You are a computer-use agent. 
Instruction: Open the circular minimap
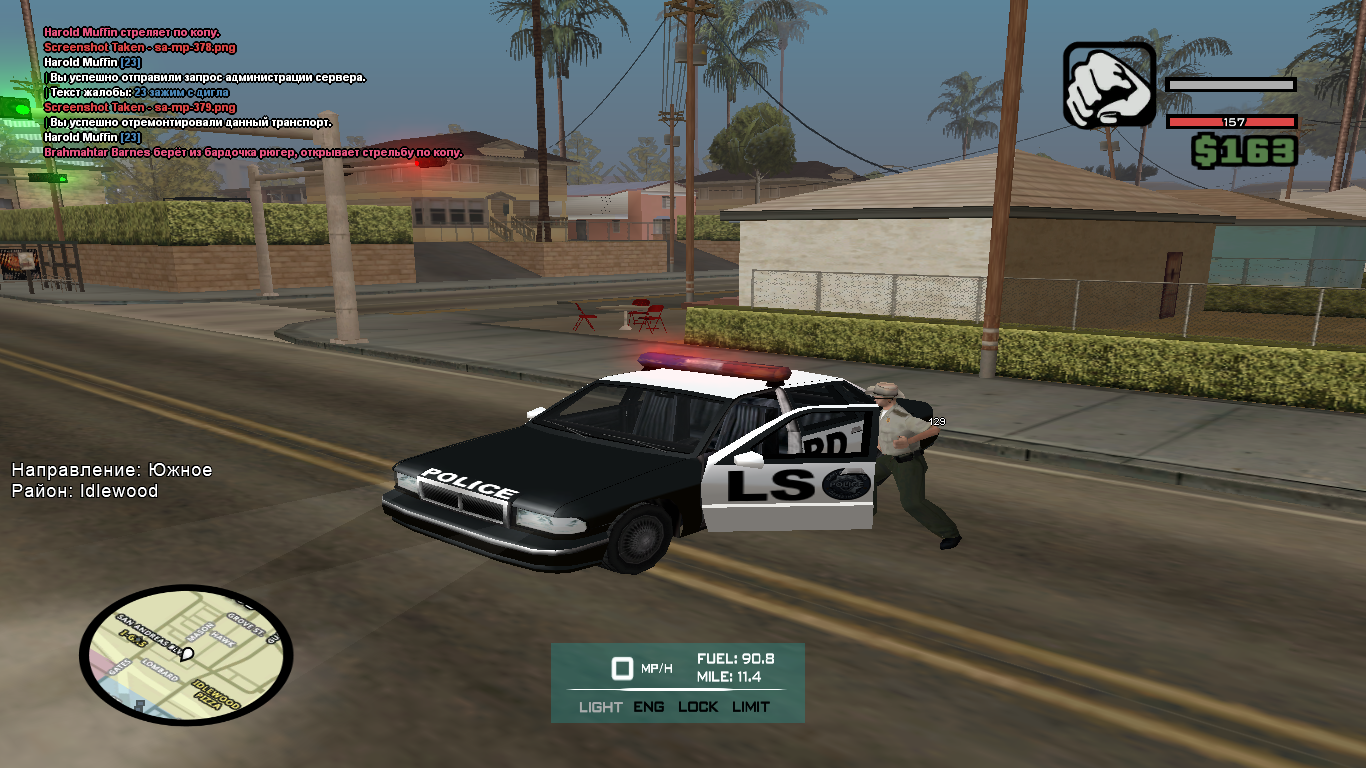coord(185,655)
